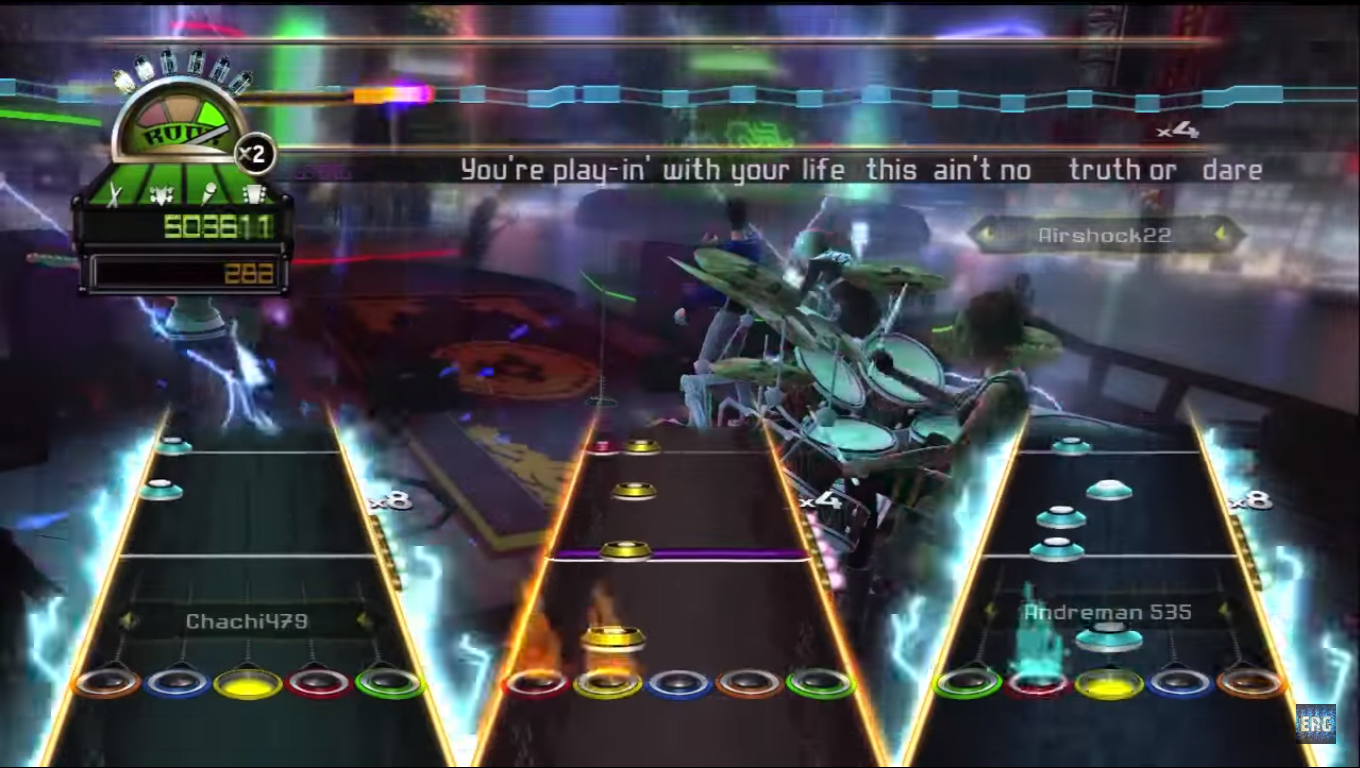
Task: Select the guitar body band icon
Action: [163, 195]
